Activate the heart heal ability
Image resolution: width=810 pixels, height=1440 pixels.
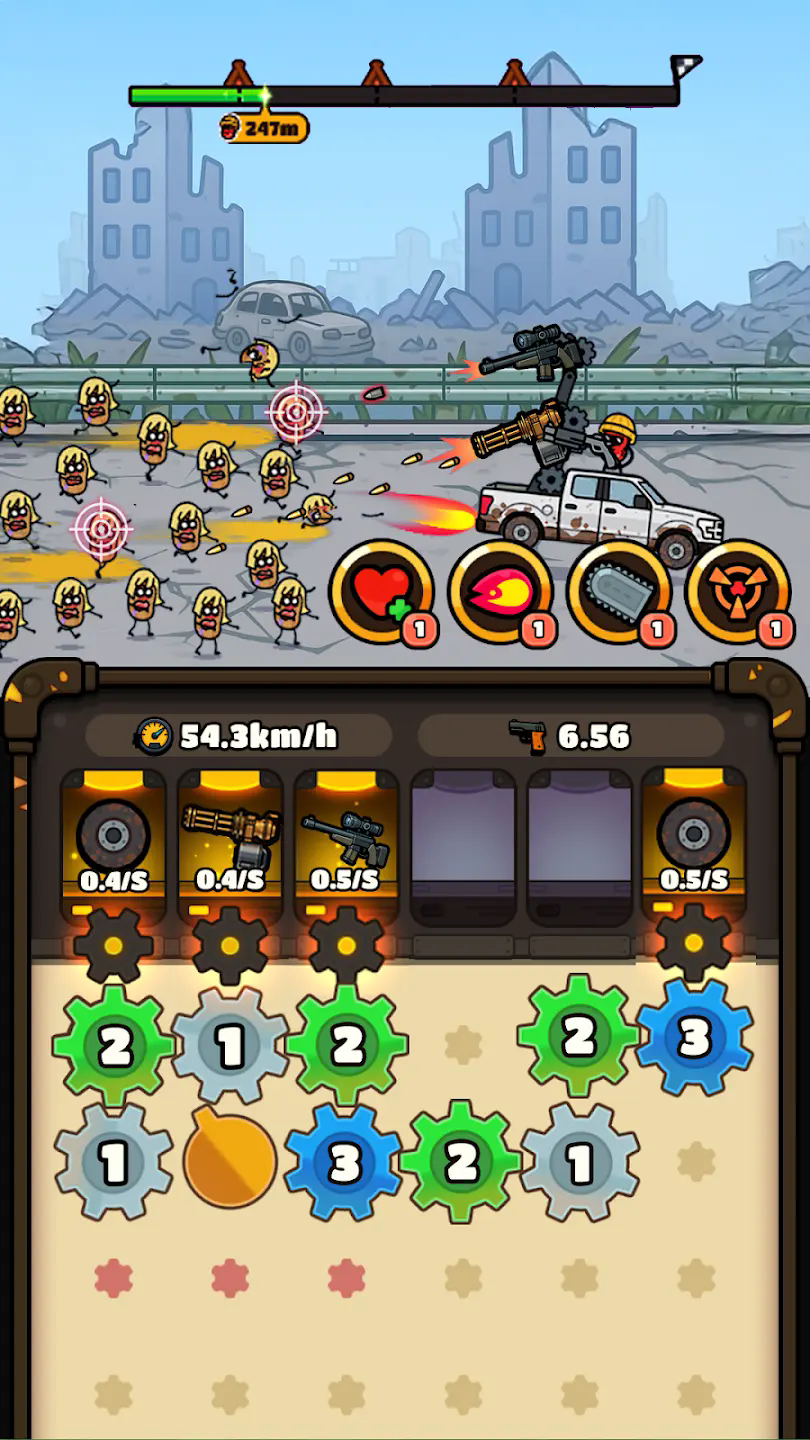point(381,593)
